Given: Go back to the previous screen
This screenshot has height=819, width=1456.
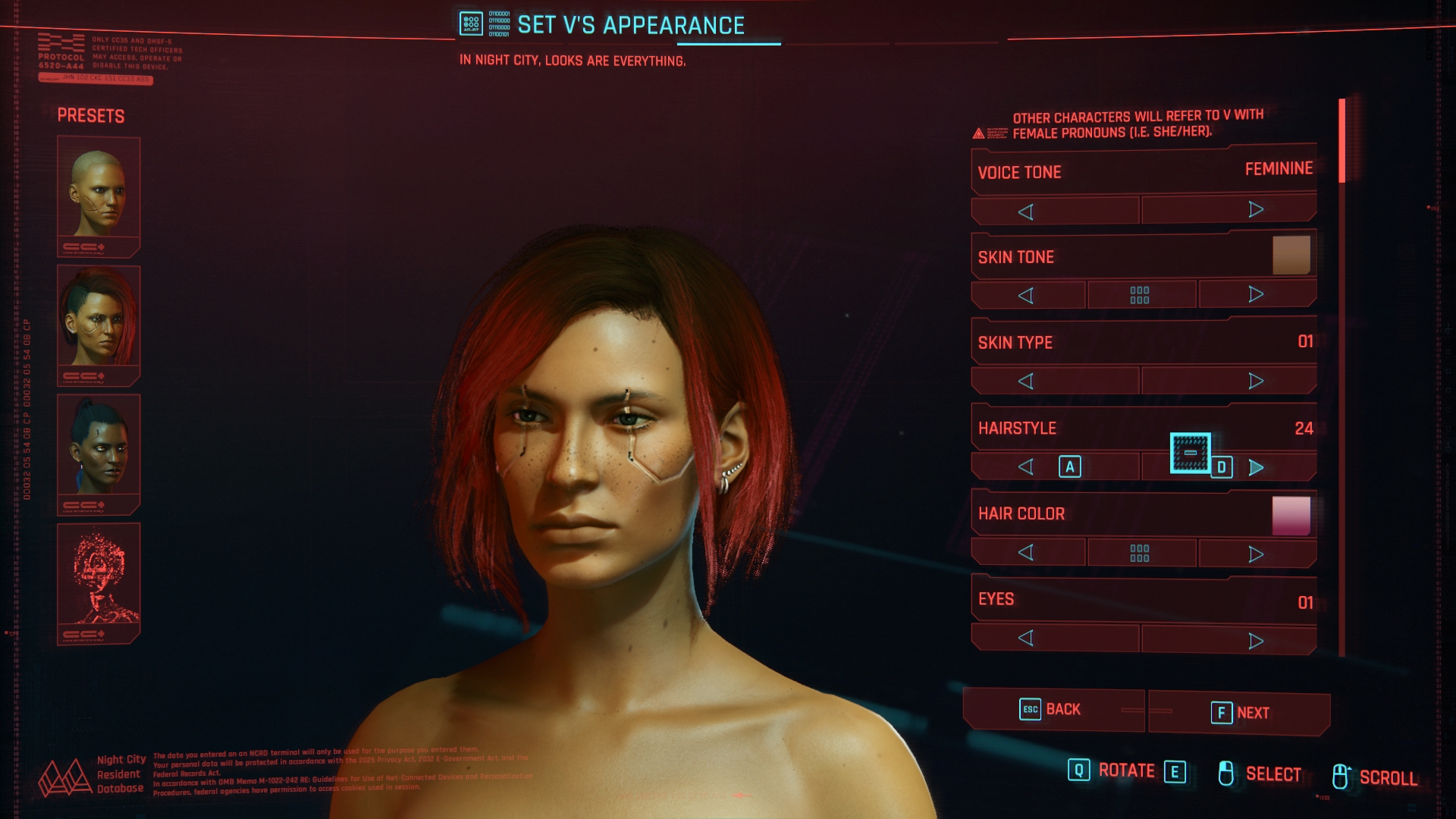Looking at the screenshot, I should 1052,710.
